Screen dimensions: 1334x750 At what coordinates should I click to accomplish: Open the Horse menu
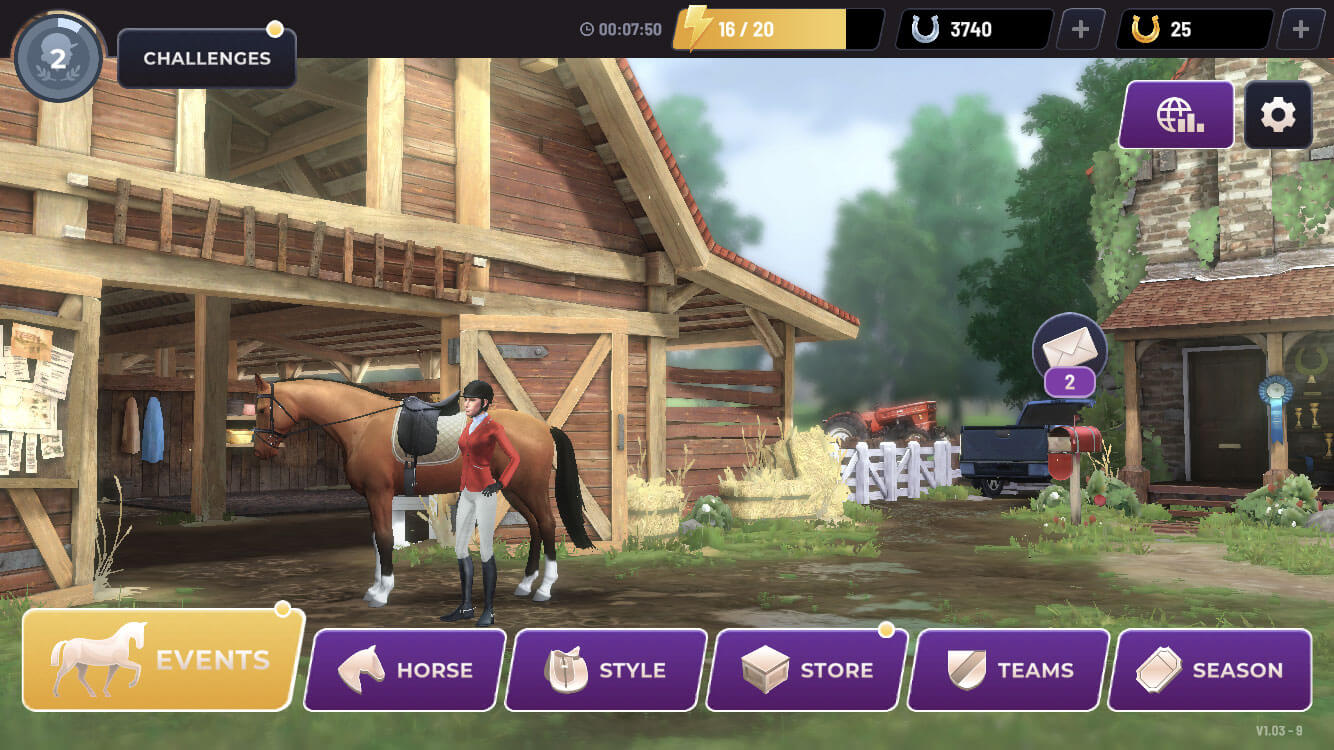click(x=405, y=670)
